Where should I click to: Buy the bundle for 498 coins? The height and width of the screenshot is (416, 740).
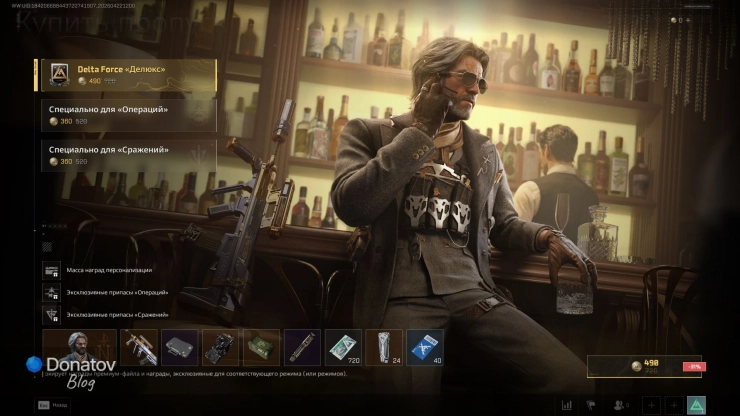[x=644, y=367]
